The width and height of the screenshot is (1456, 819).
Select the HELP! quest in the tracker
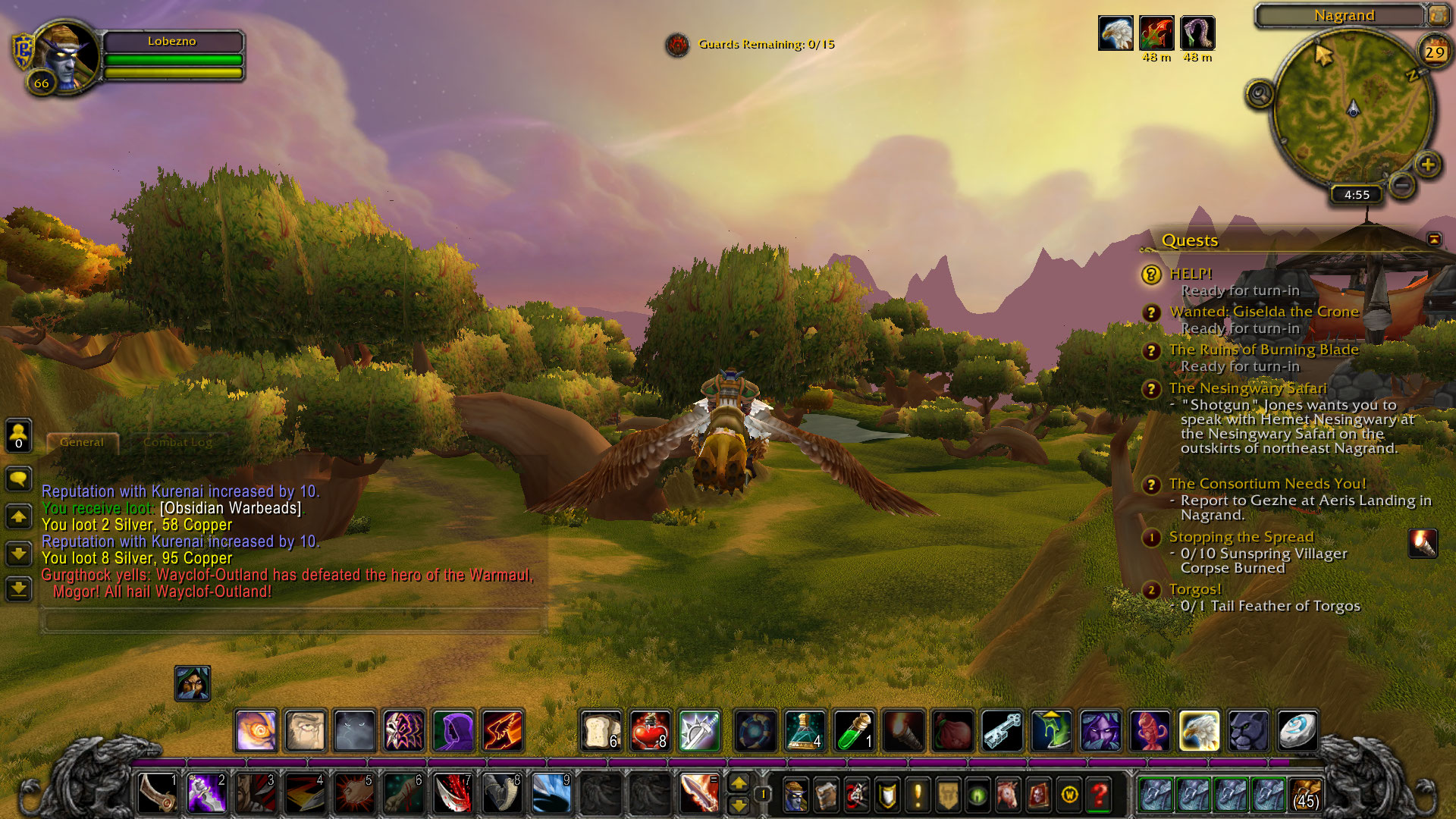point(1191,274)
